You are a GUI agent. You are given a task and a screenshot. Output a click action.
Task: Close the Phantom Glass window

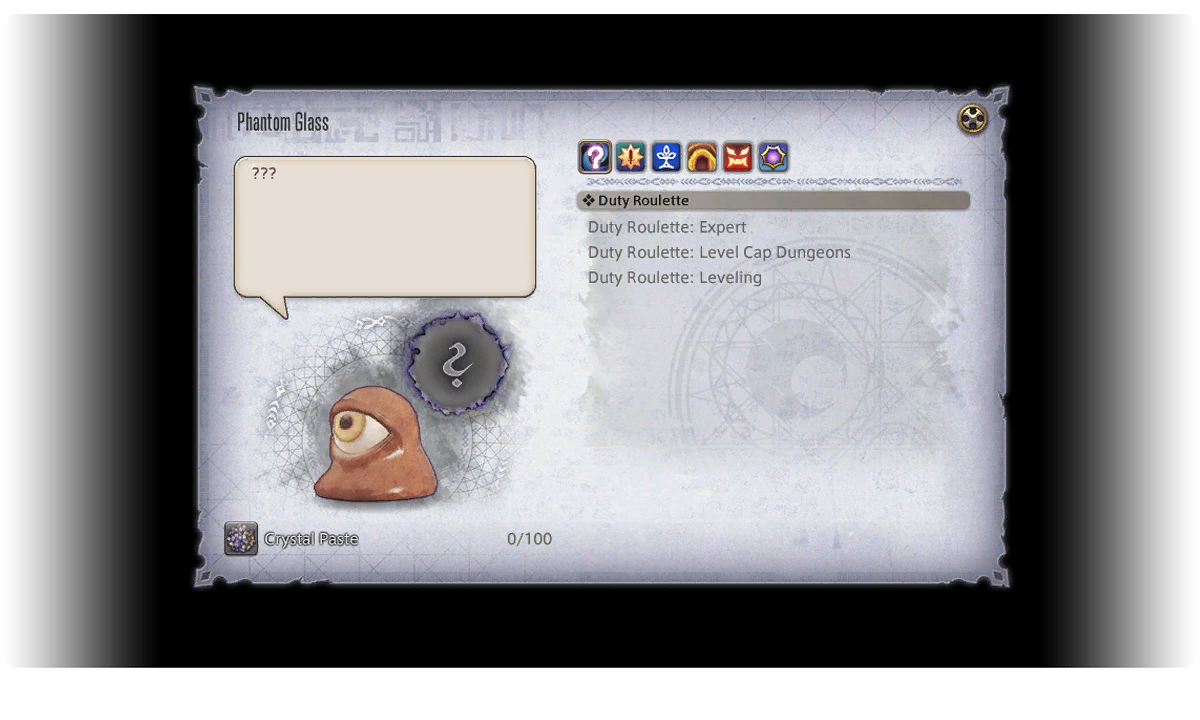[x=972, y=120]
